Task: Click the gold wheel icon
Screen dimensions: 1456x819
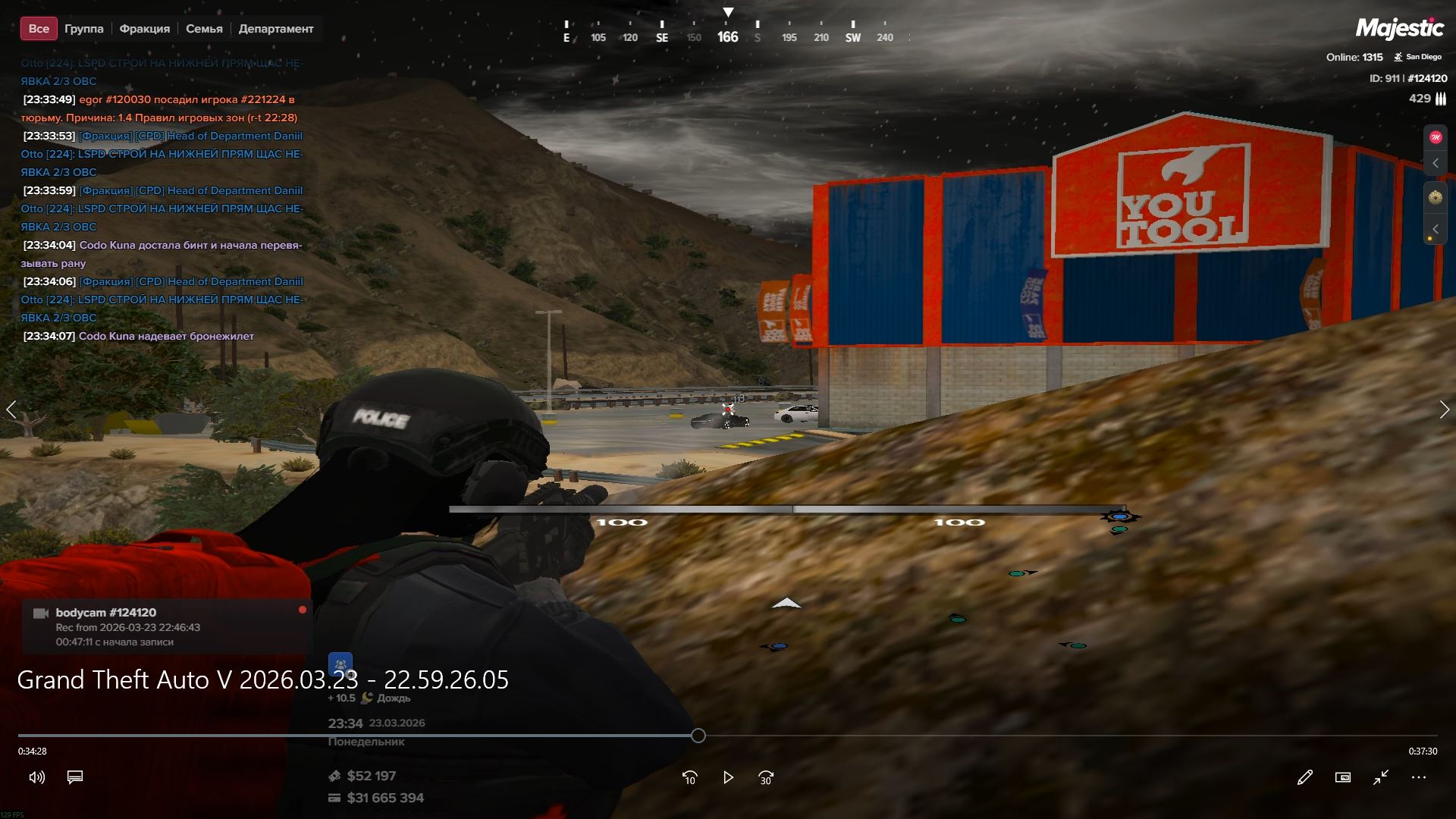Action: [x=1435, y=197]
